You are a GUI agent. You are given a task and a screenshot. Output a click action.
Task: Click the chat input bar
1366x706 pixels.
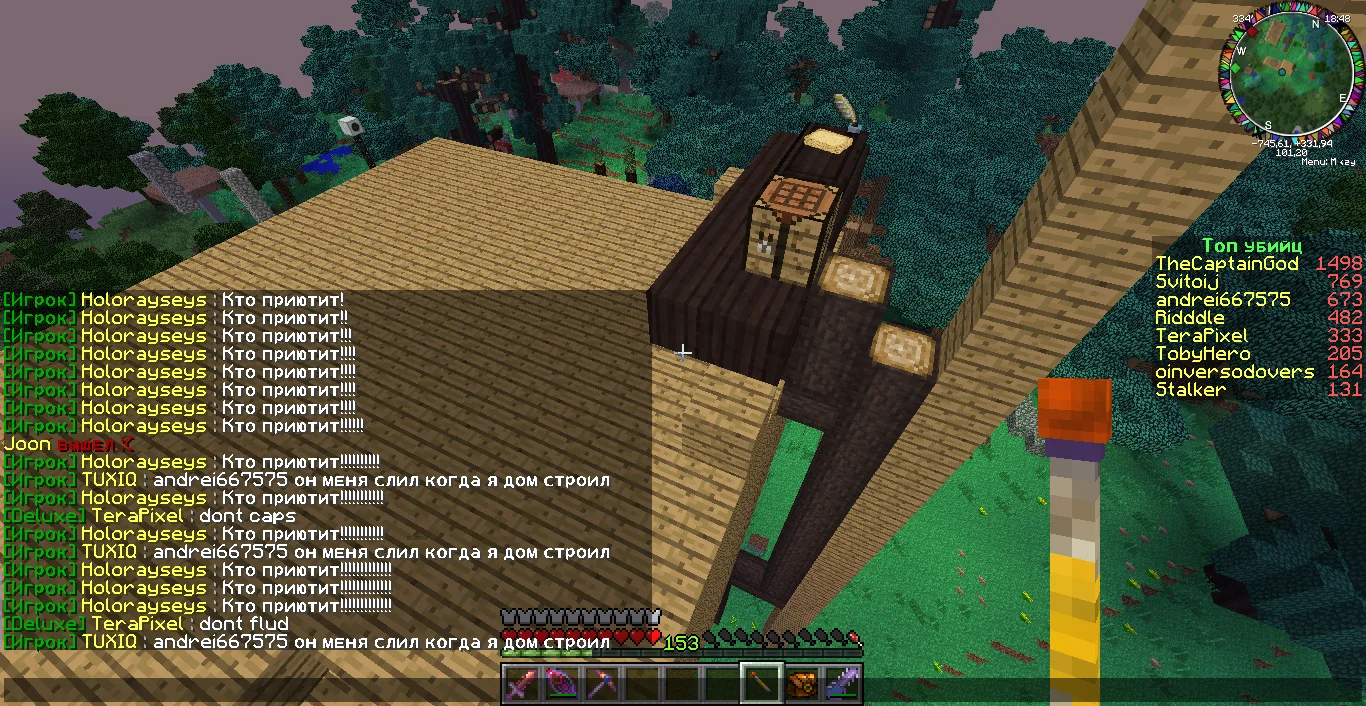250,689
